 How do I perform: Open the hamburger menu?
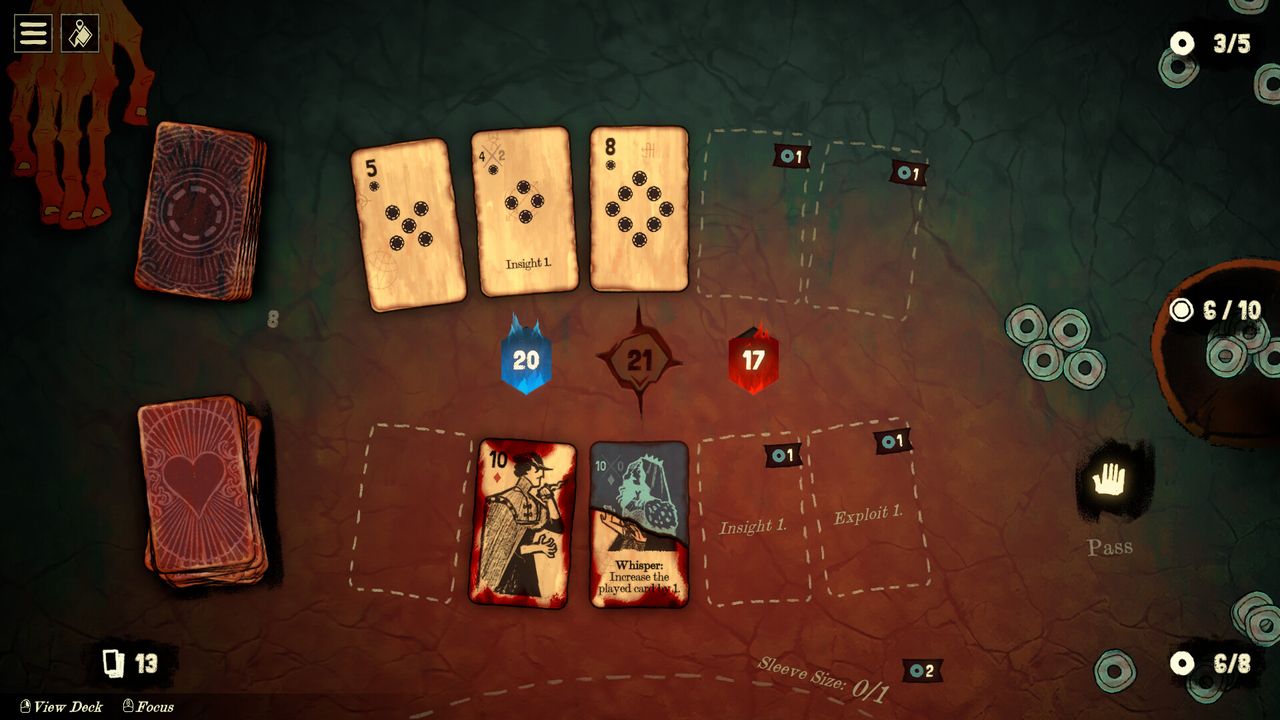coord(33,33)
